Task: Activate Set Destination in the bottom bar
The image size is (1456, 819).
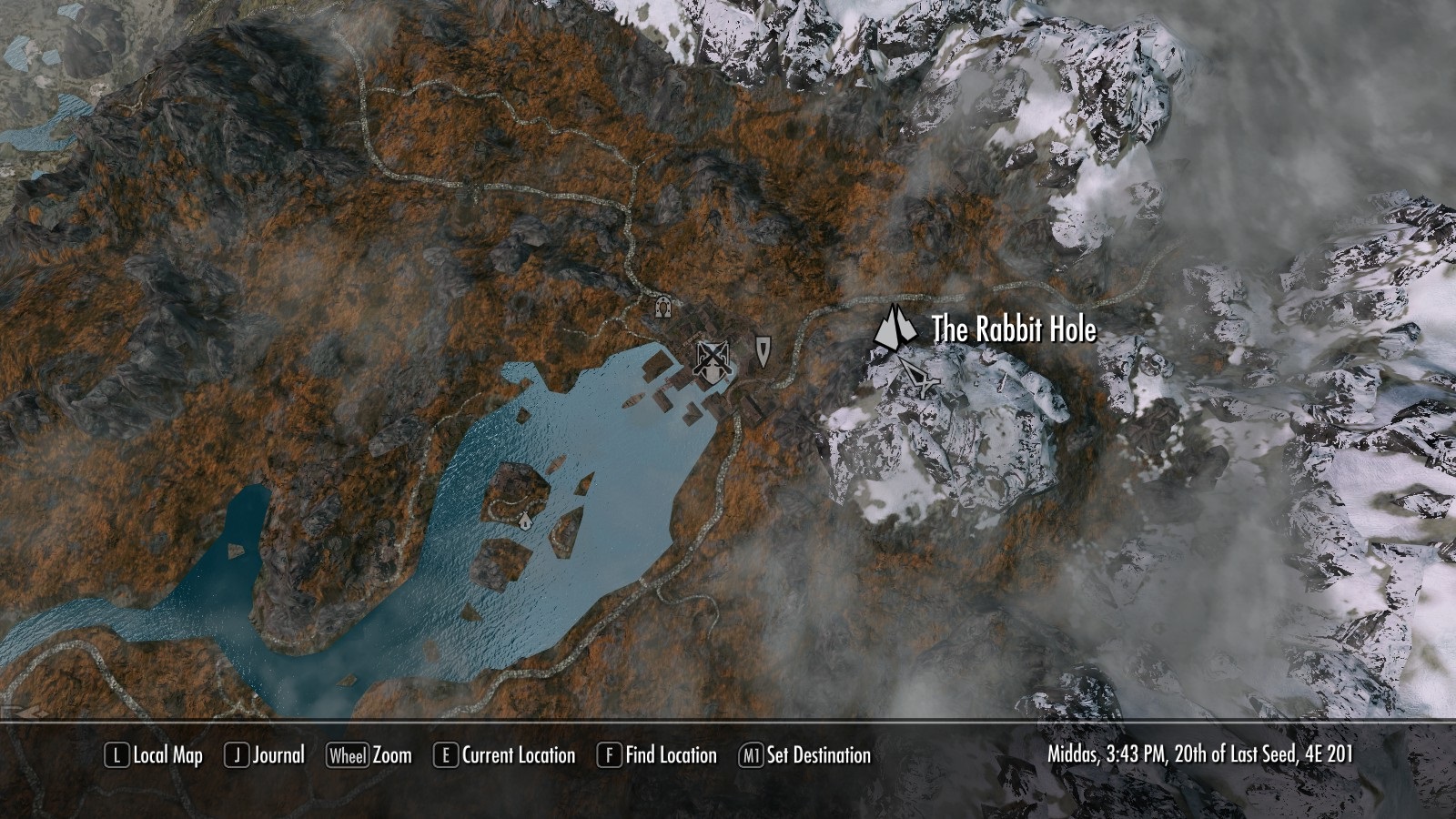Action: pyautogui.click(x=805, y=755)
